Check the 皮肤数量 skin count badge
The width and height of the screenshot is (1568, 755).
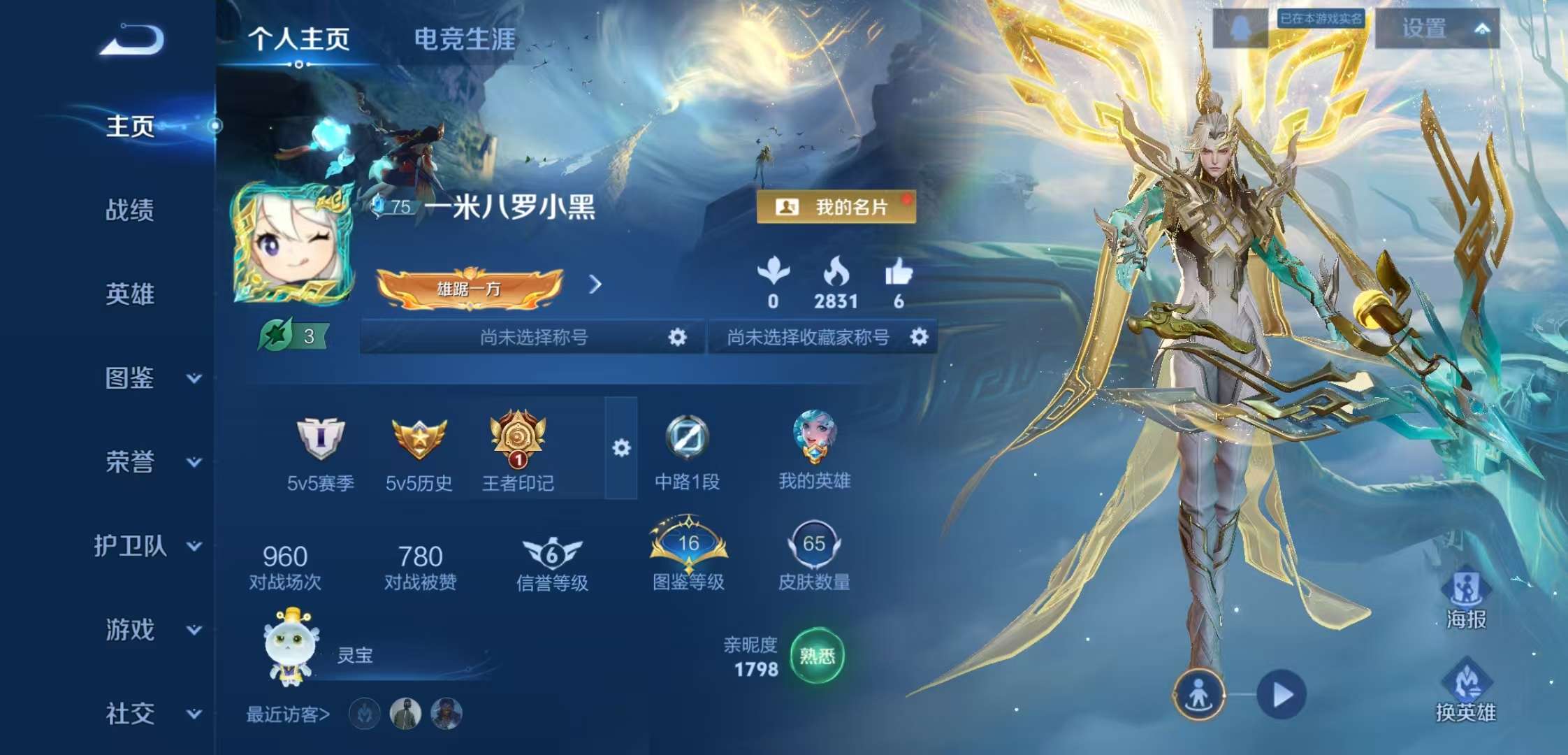[818, 546]
